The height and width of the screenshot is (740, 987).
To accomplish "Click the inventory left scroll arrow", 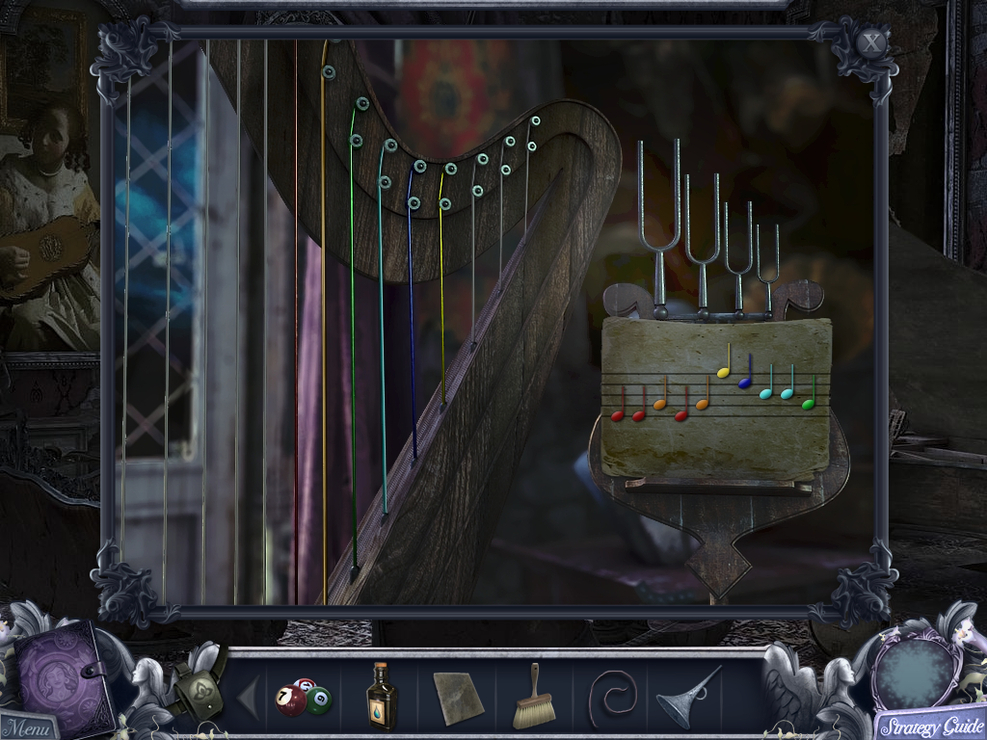I will pos(247,697).
